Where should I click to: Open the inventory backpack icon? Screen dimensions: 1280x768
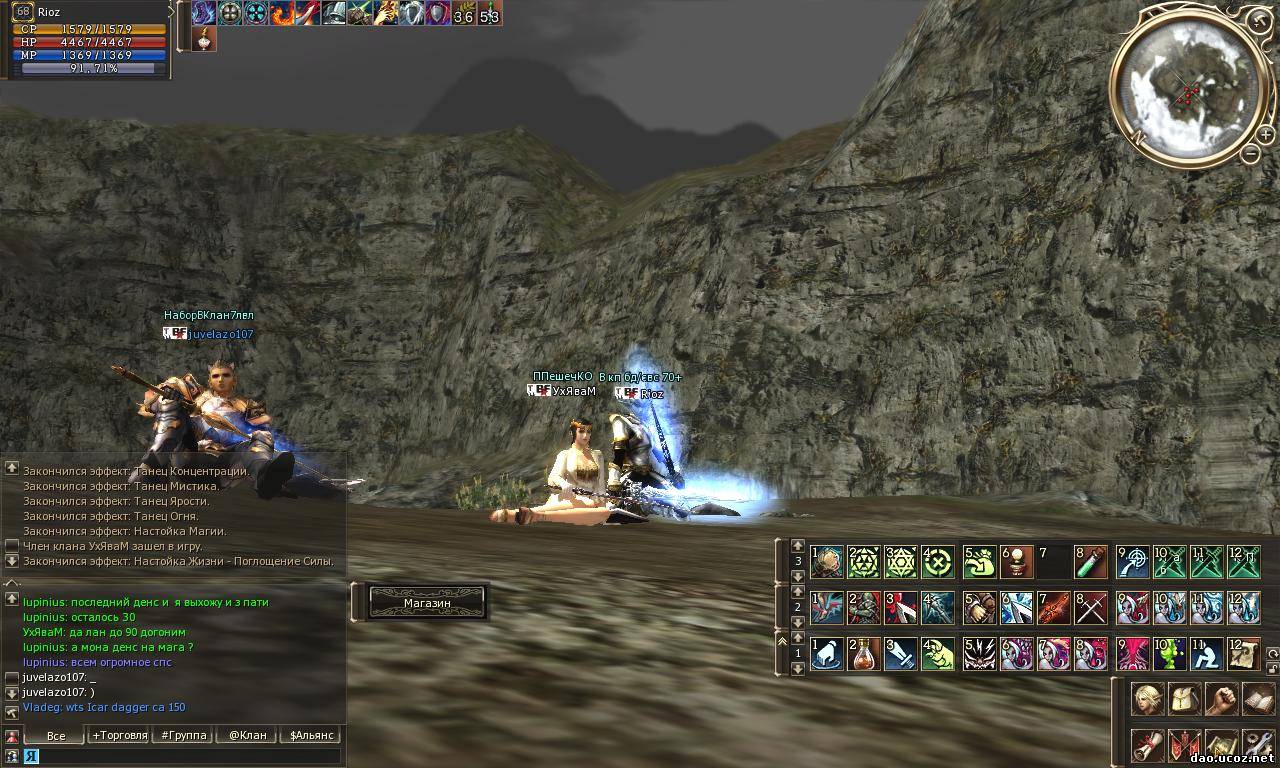[x=1183, y=699]
